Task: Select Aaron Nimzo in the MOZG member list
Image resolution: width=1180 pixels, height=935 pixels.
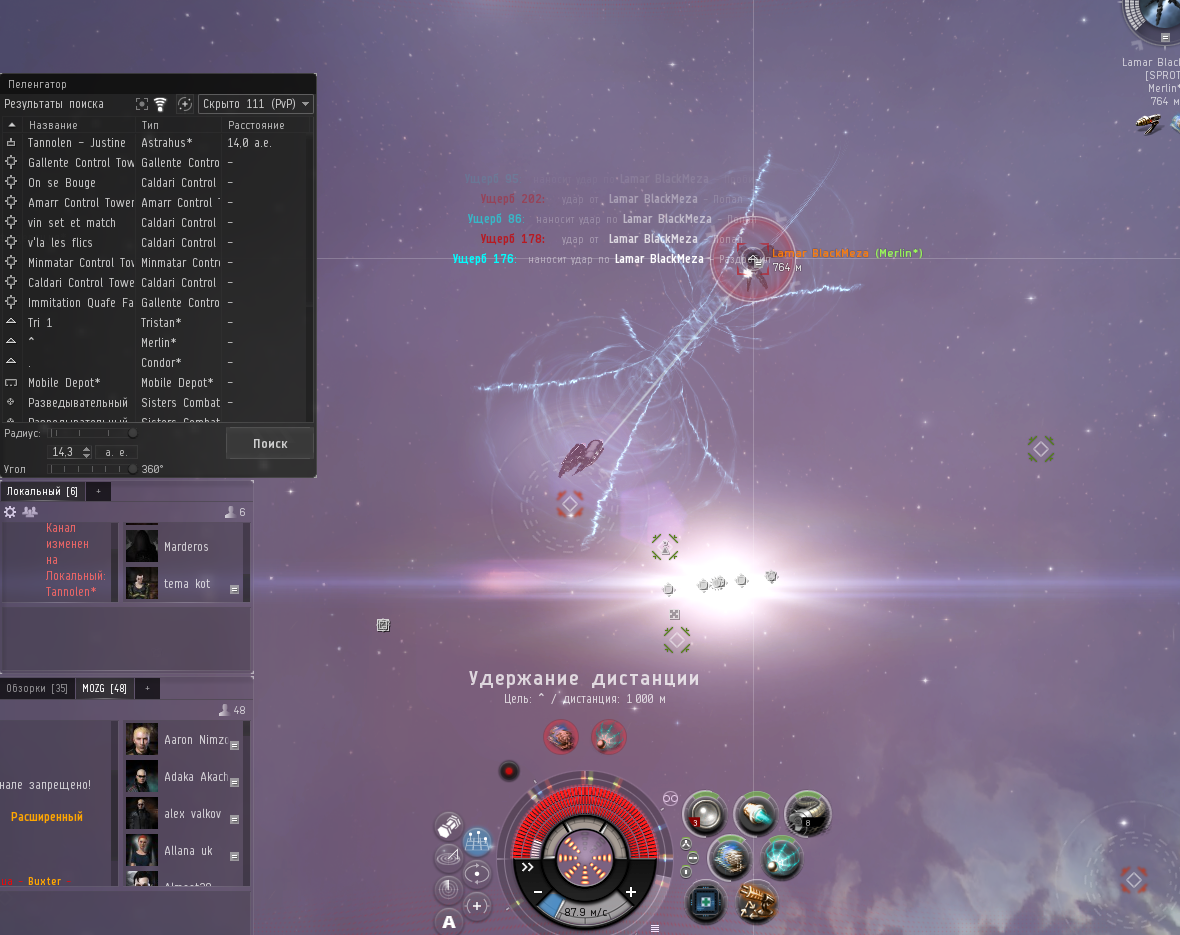Action: (x=195, y=740)
